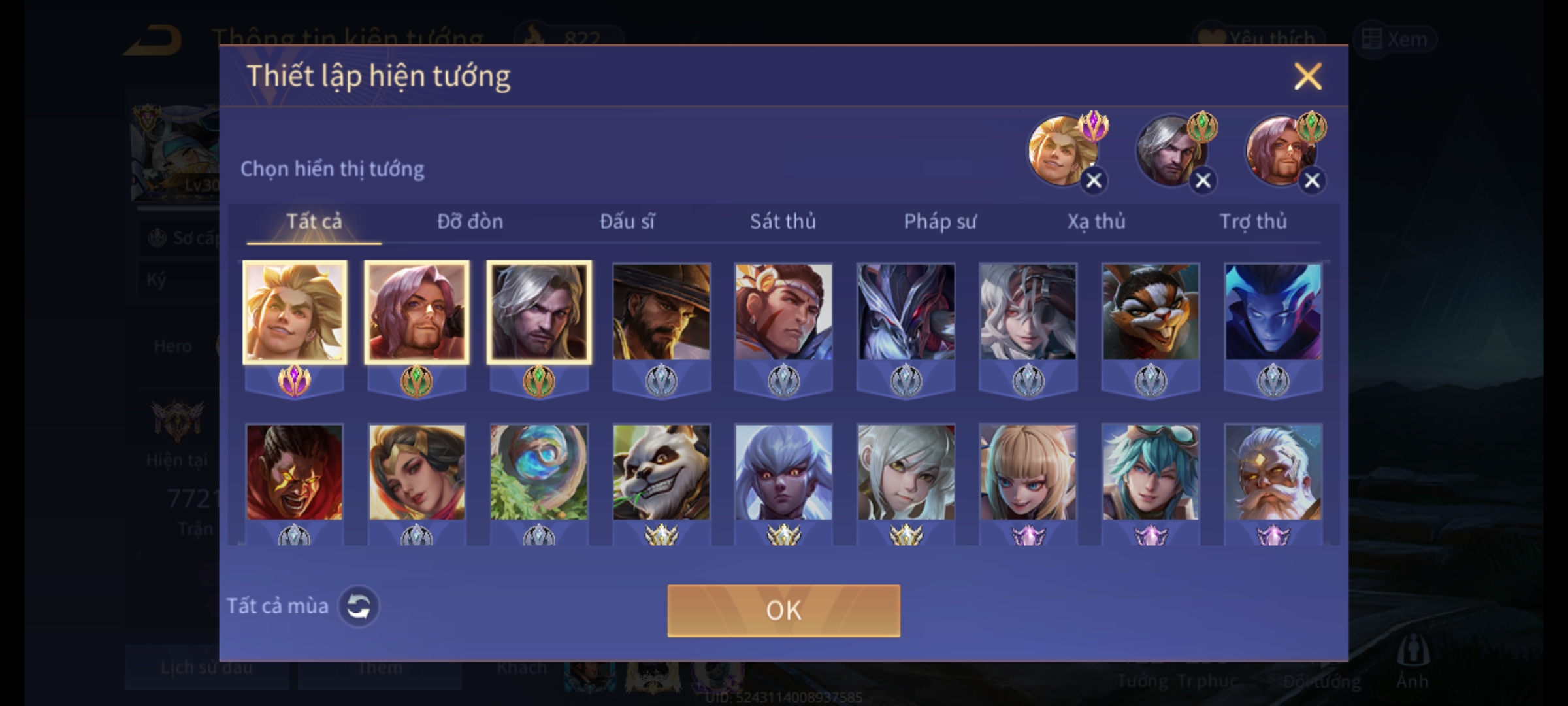Show the Pháp sư hero category
This screenshot has height=706, width=1568.
(x=939, y=222)
